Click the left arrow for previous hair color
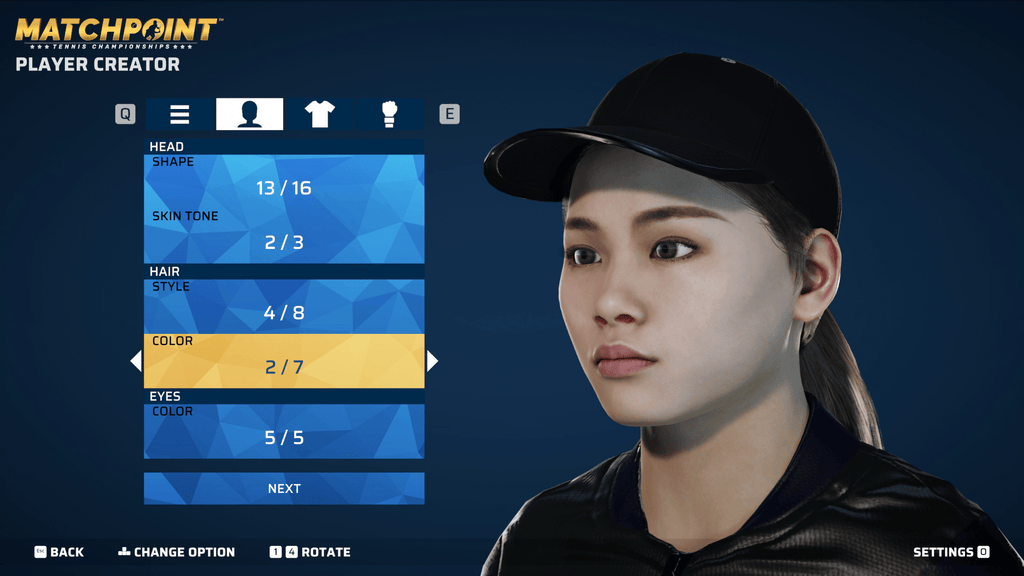1024x576 pixels. point(136,361)
